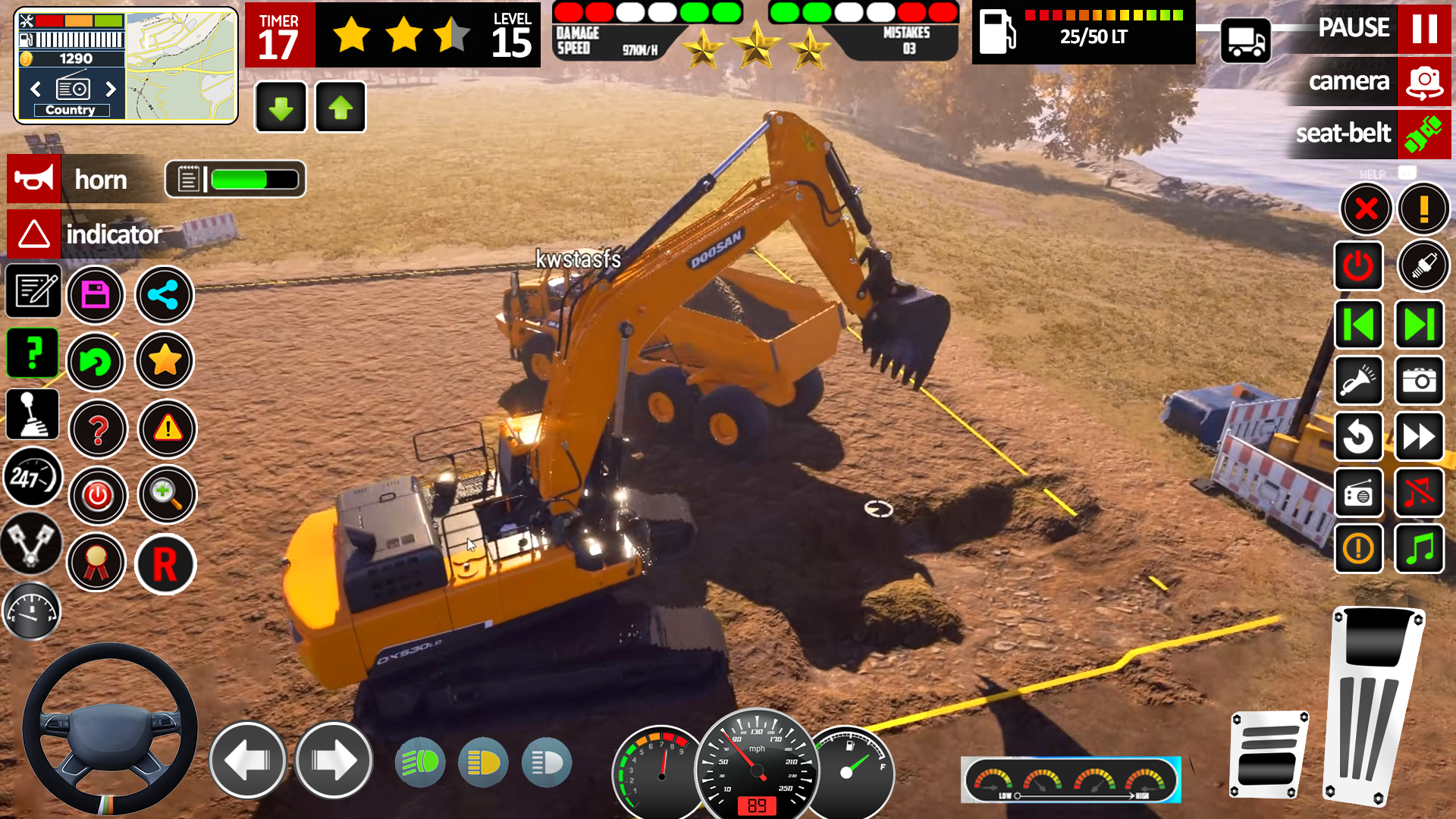
Task: Collapse the minimap using the left chevron
Action: [34, 89]
